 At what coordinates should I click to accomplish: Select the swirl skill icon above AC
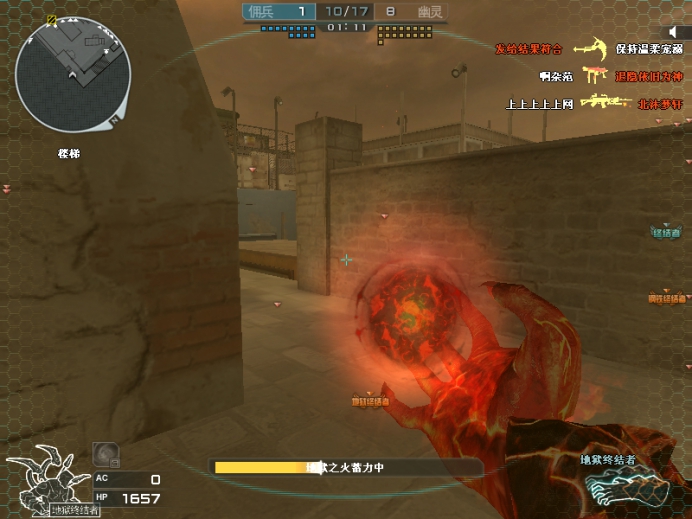(x=104, y=455)
